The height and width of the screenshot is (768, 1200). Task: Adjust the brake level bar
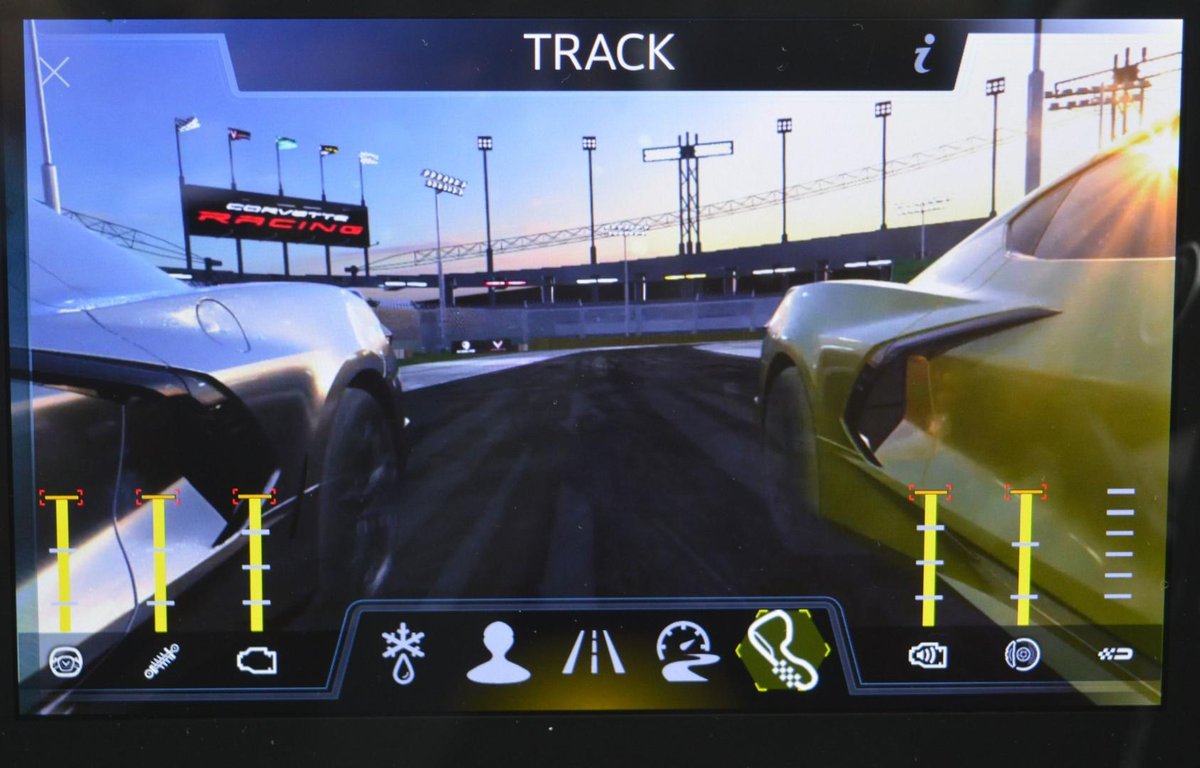1024,558
